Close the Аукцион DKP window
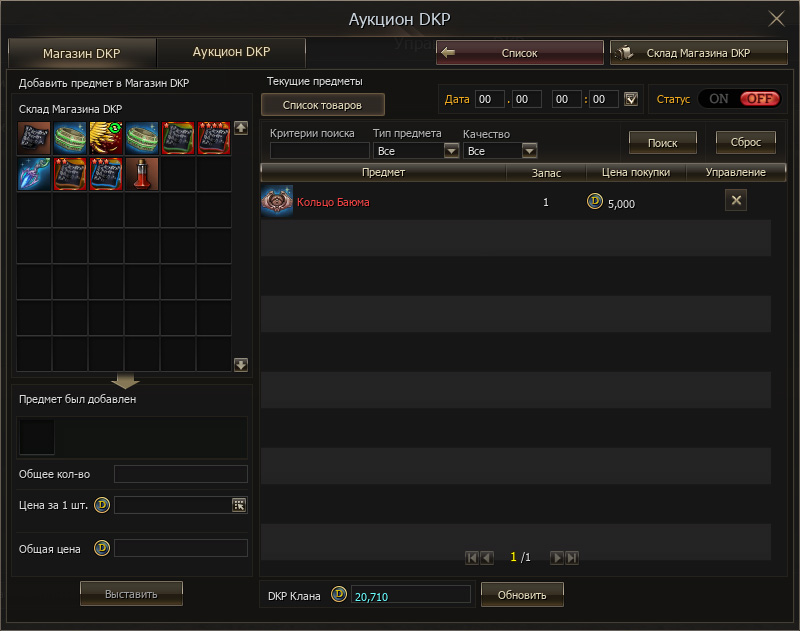This screenshot has height=631, width=800. point(776,19)
